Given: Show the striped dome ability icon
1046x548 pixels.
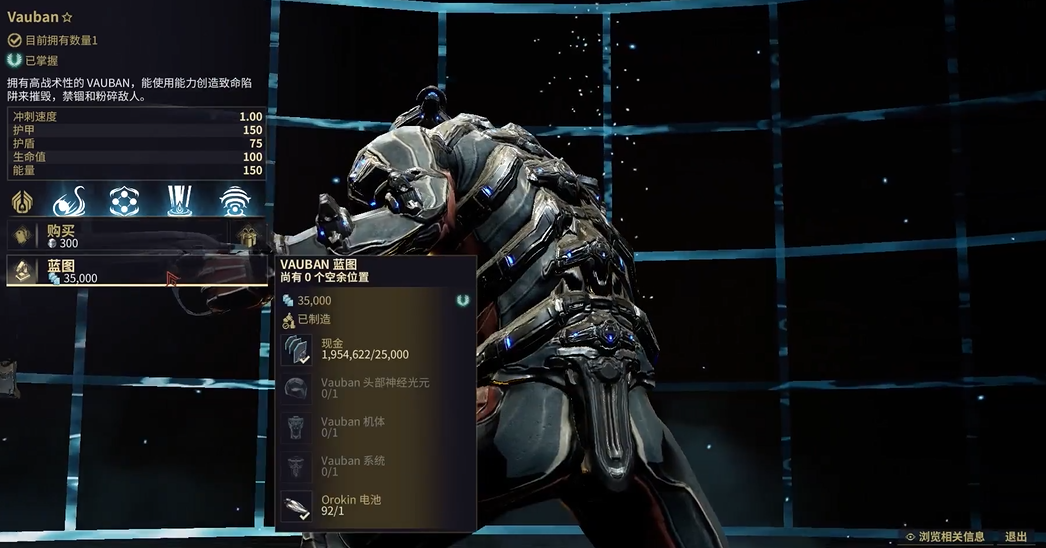Looking at the screenshot, I should 236,200.
